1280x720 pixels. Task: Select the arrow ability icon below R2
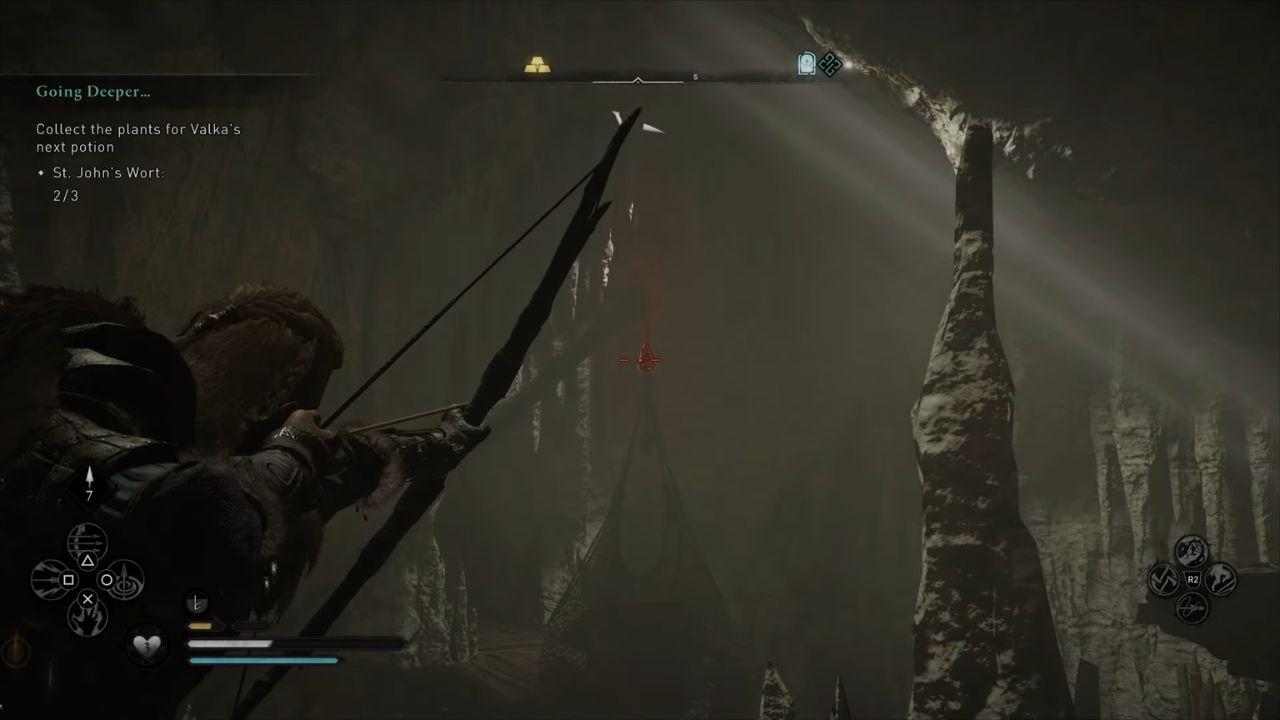(x=1192, y=608)
